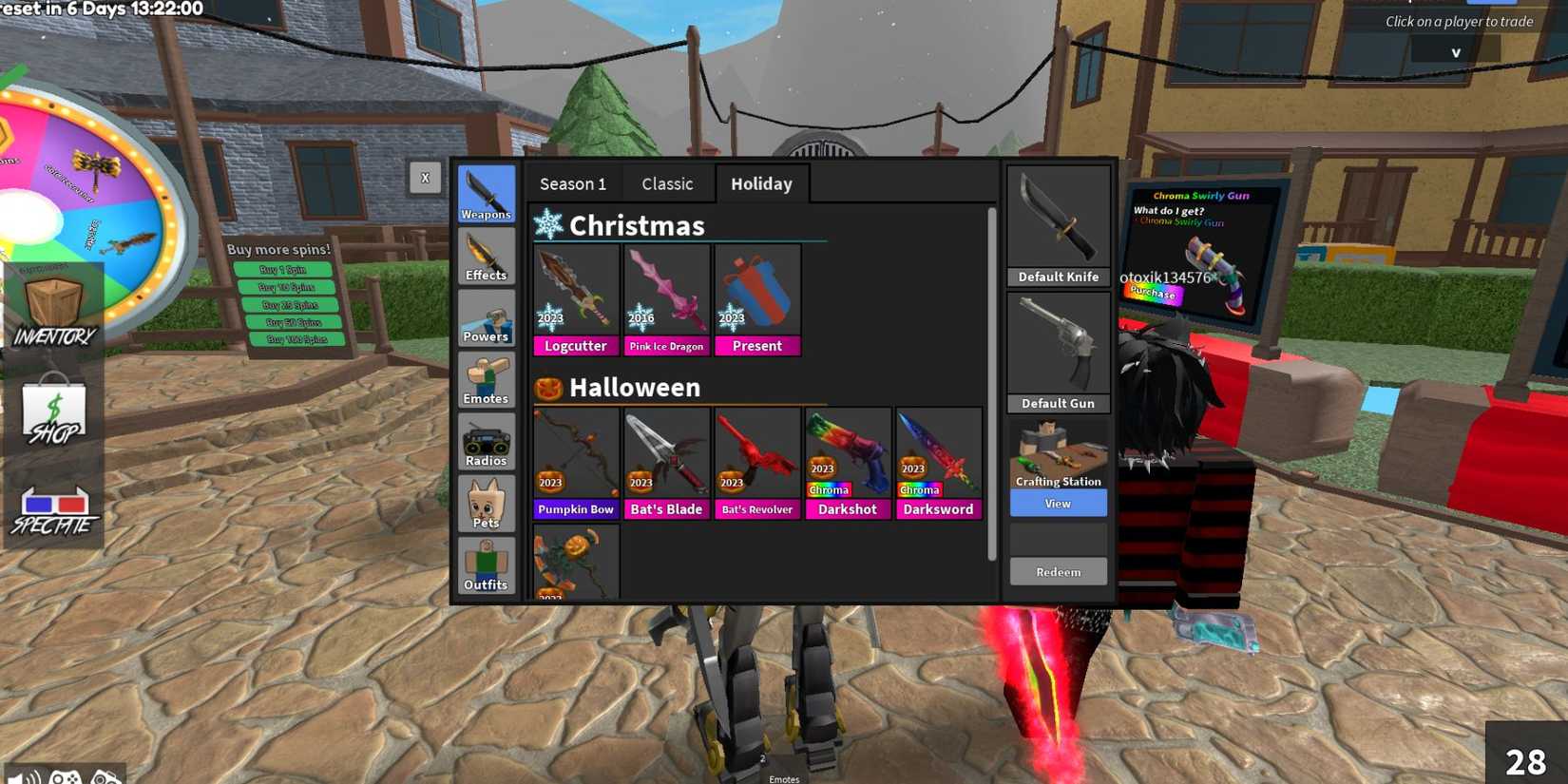
Task: Expand the player trade dropdown chevron
Action: [1455, 51]
